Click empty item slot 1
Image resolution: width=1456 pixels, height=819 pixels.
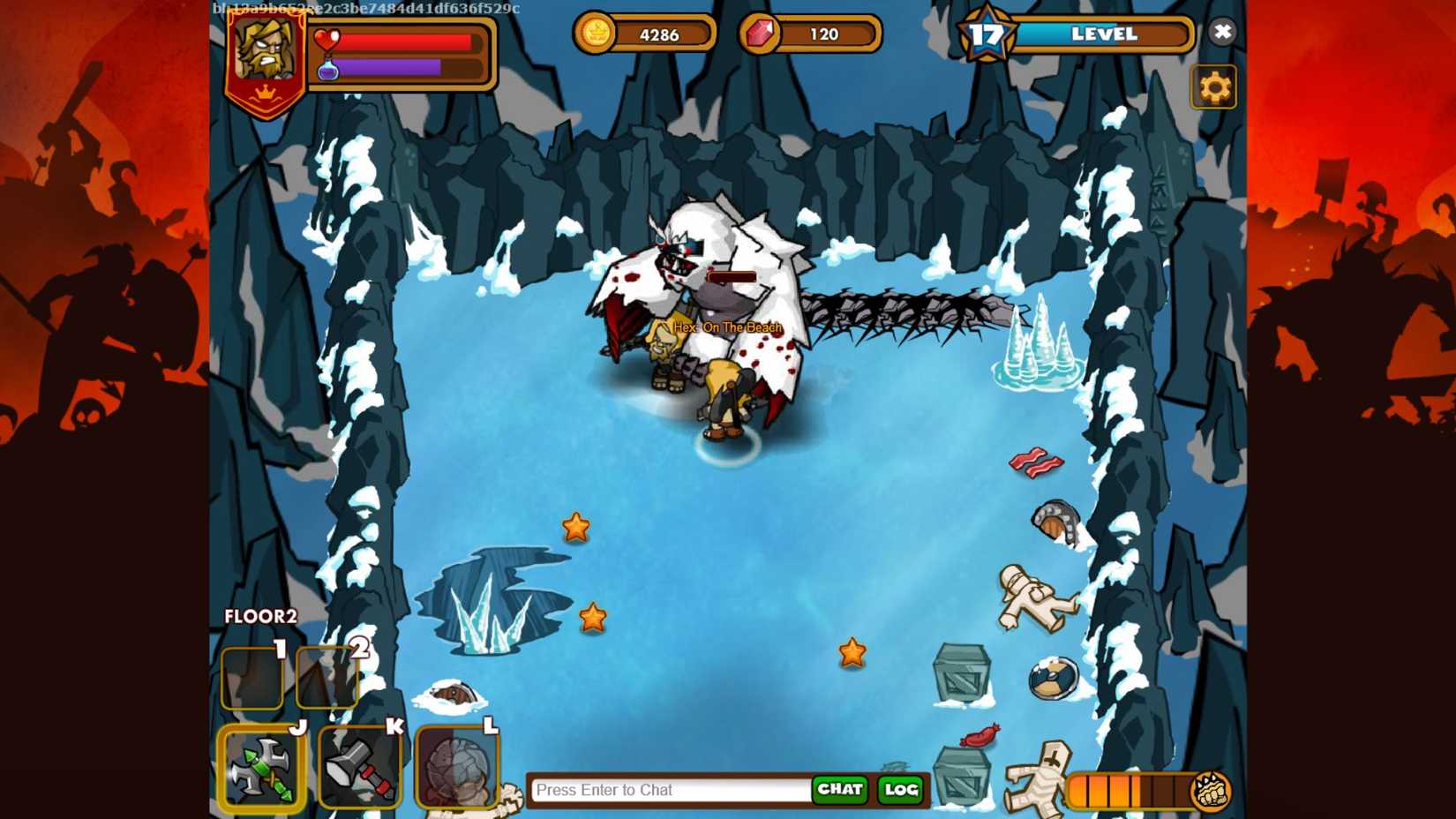coord(251,678)
